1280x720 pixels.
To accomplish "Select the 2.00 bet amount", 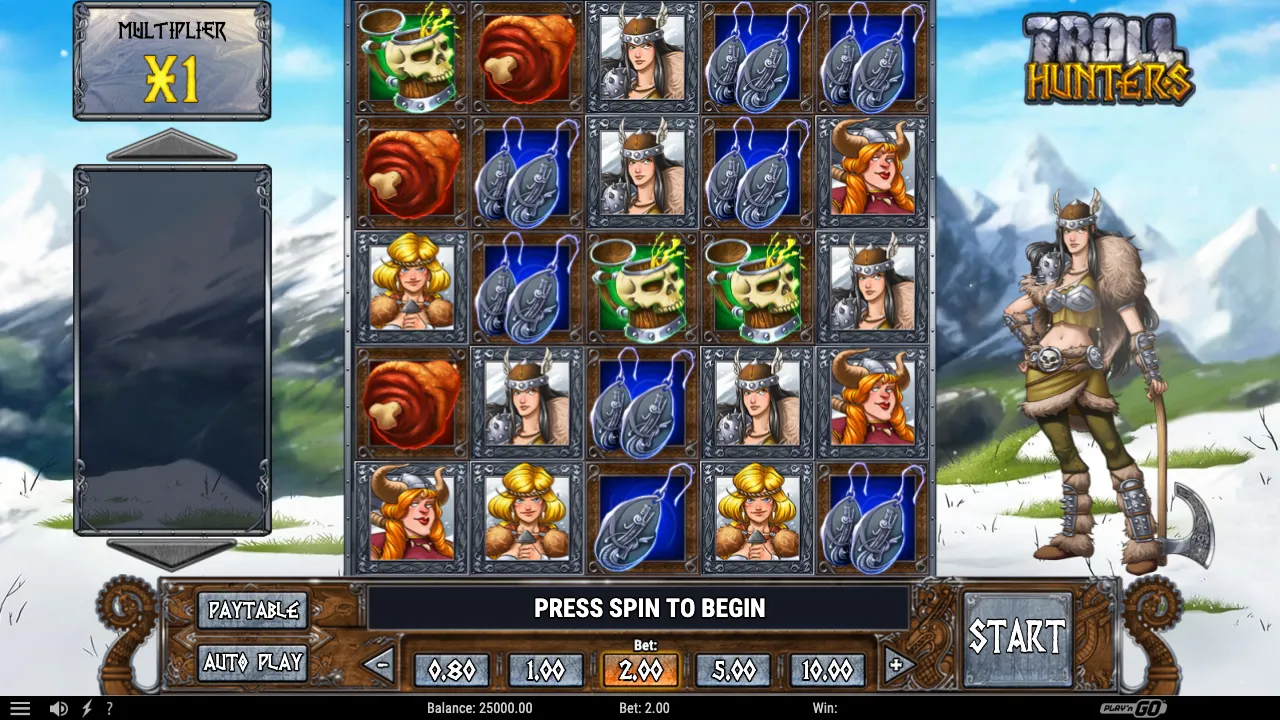I will [x=640, y=670].
